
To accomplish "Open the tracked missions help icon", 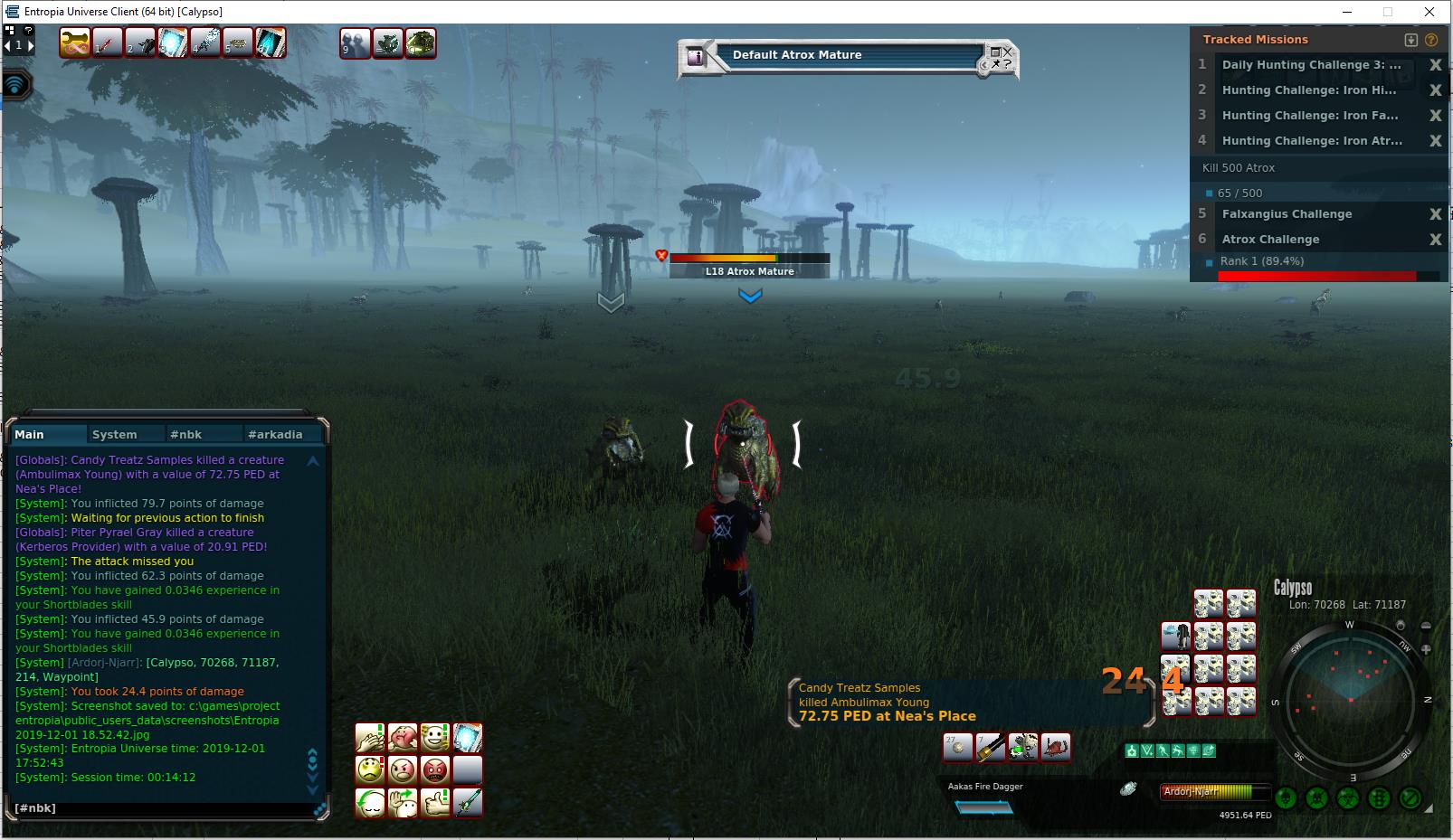I will [1431, 40].
